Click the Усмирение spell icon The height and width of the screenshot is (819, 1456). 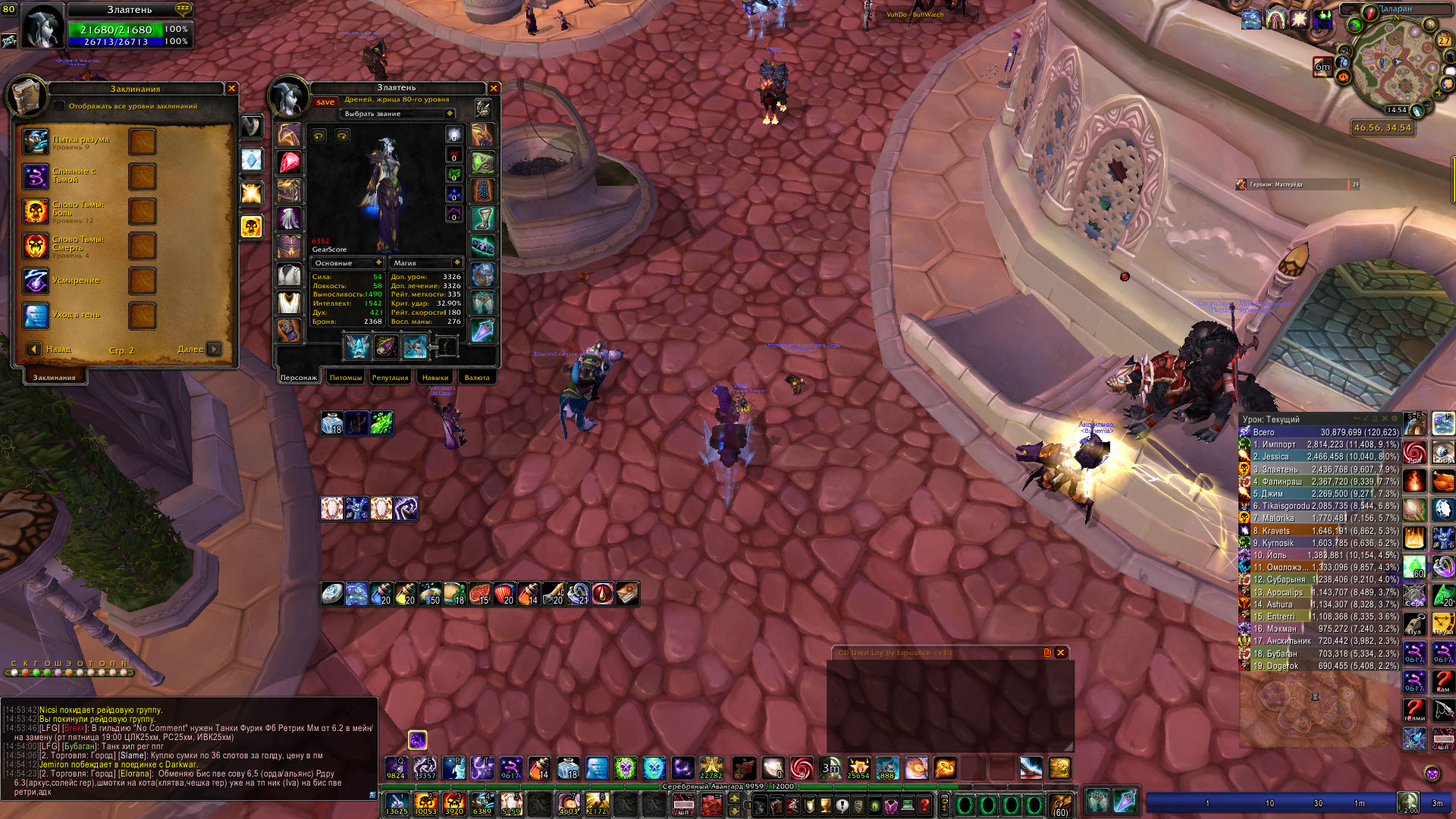pos(35,279)
